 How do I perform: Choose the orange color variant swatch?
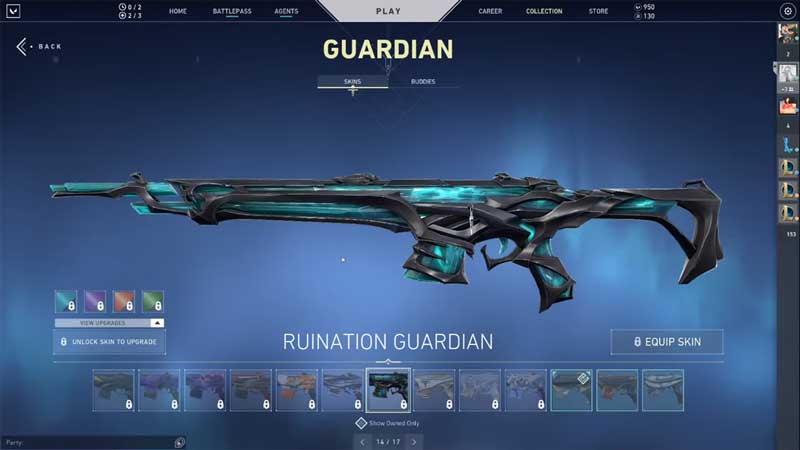click(124, 301)
